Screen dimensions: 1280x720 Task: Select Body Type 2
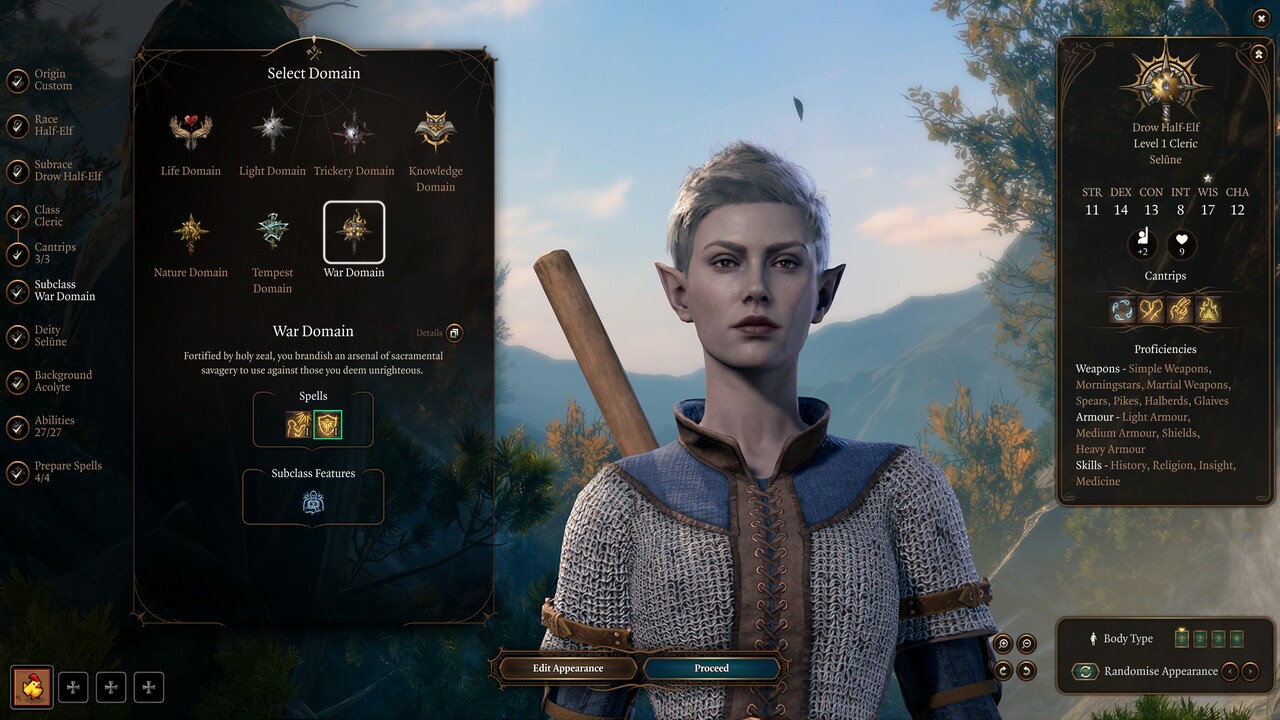(x=1200, y=638)
